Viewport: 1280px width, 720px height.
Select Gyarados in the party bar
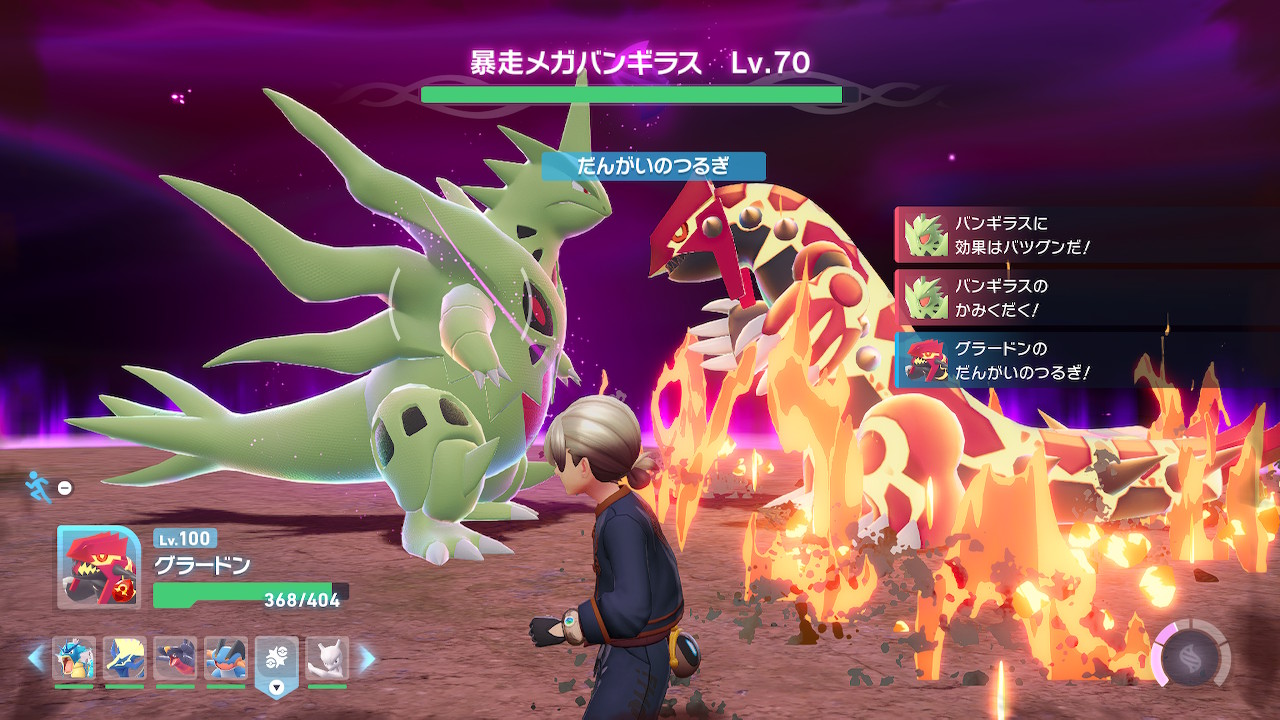[x=74, y=658]
